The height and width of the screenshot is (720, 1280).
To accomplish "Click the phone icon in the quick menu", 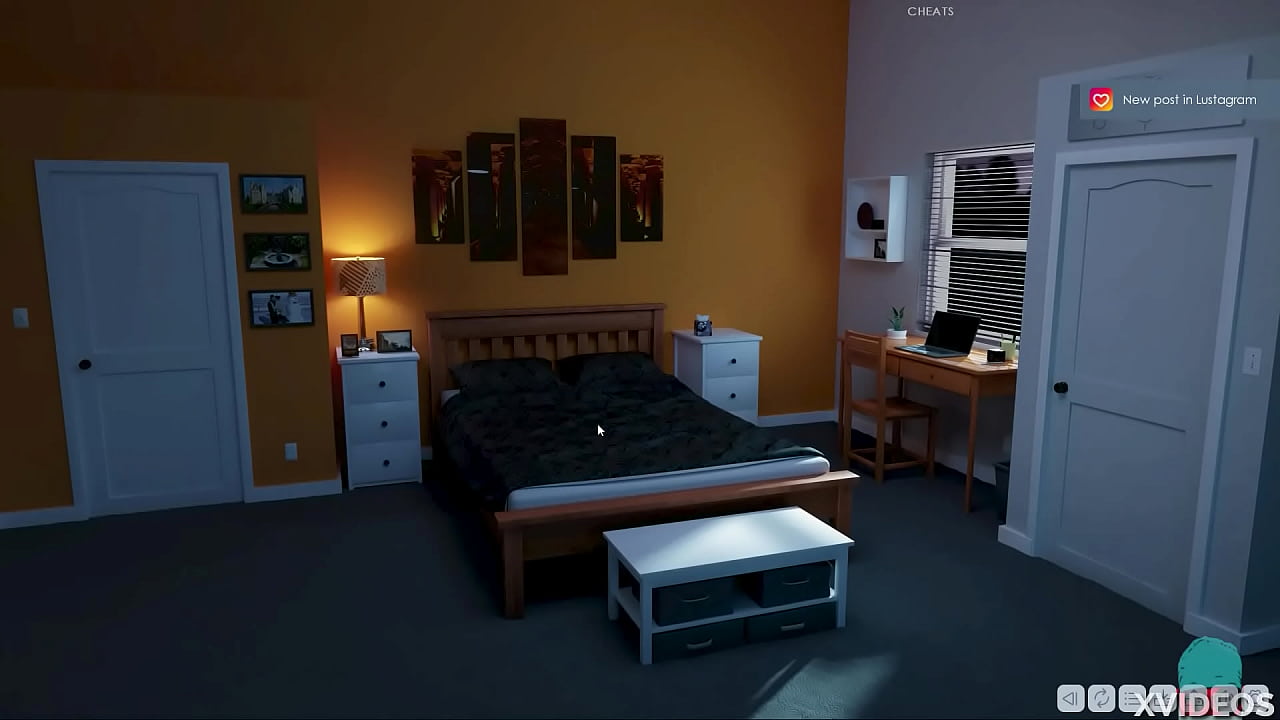I will pyautogui.click(x=1224, y=700).
